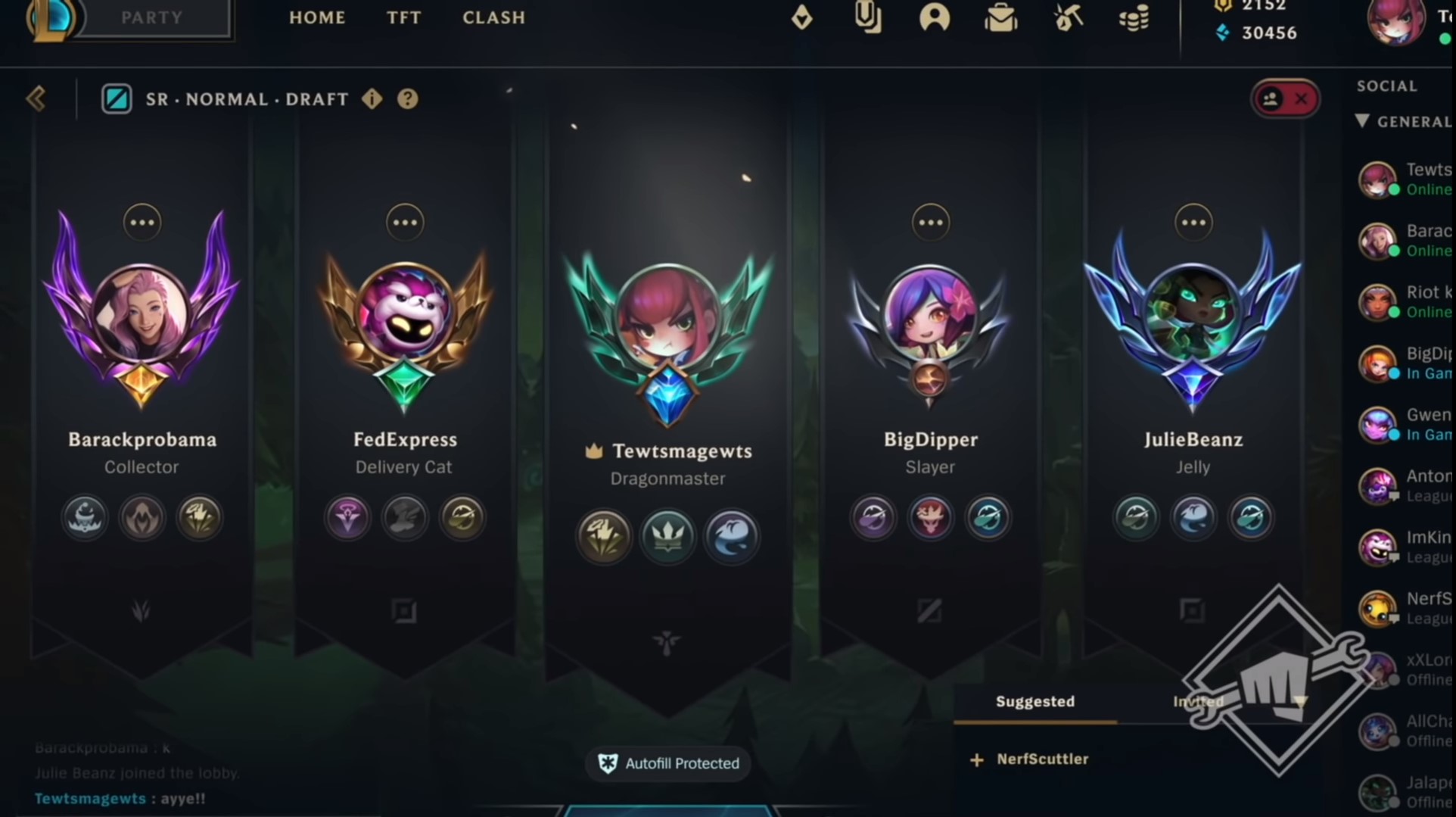Screen dimensions: 1456x817
Task: Open your Profile person icon
Action: [935, 18]
